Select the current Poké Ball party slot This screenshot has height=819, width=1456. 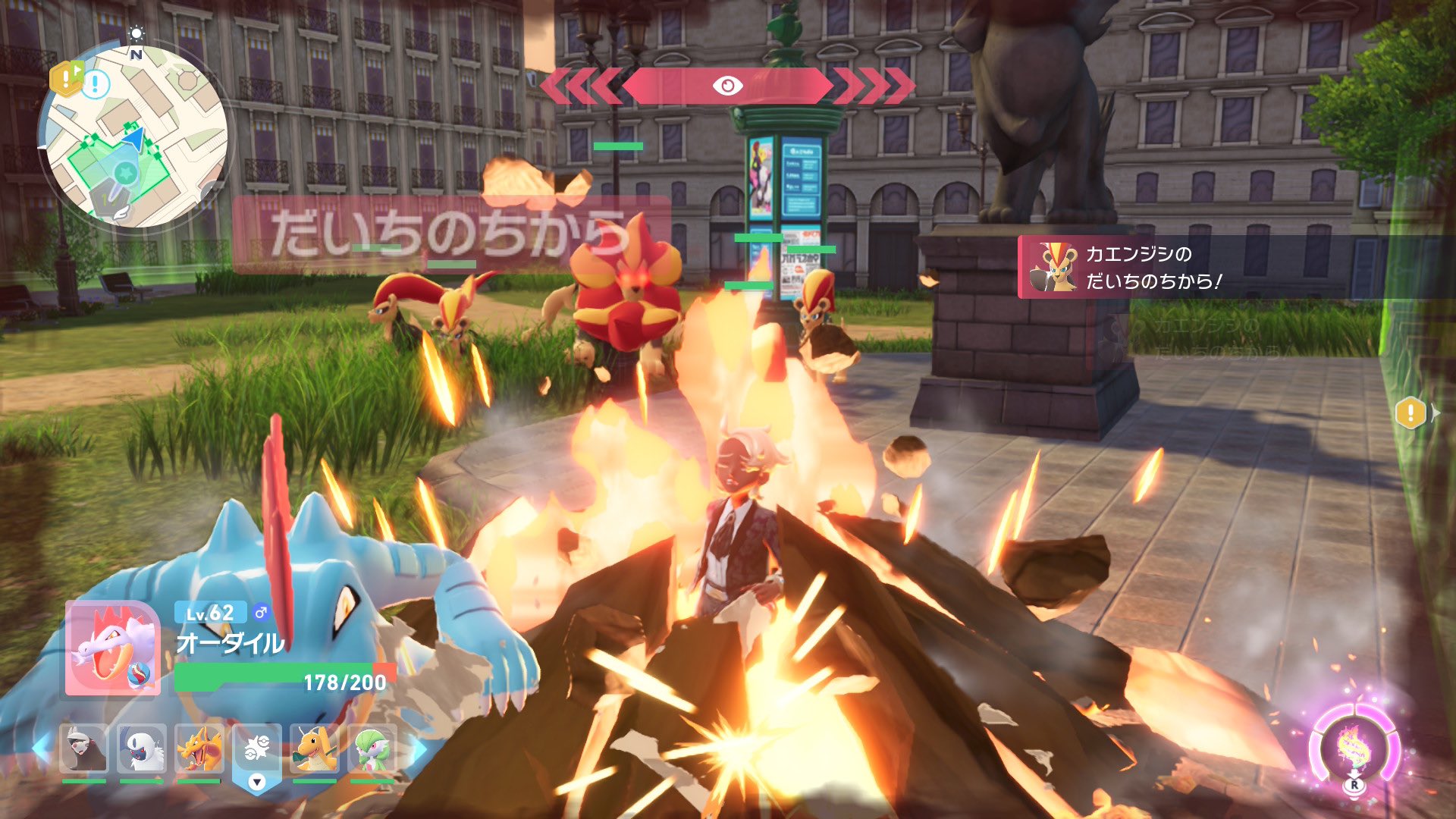tap(257, 752)
